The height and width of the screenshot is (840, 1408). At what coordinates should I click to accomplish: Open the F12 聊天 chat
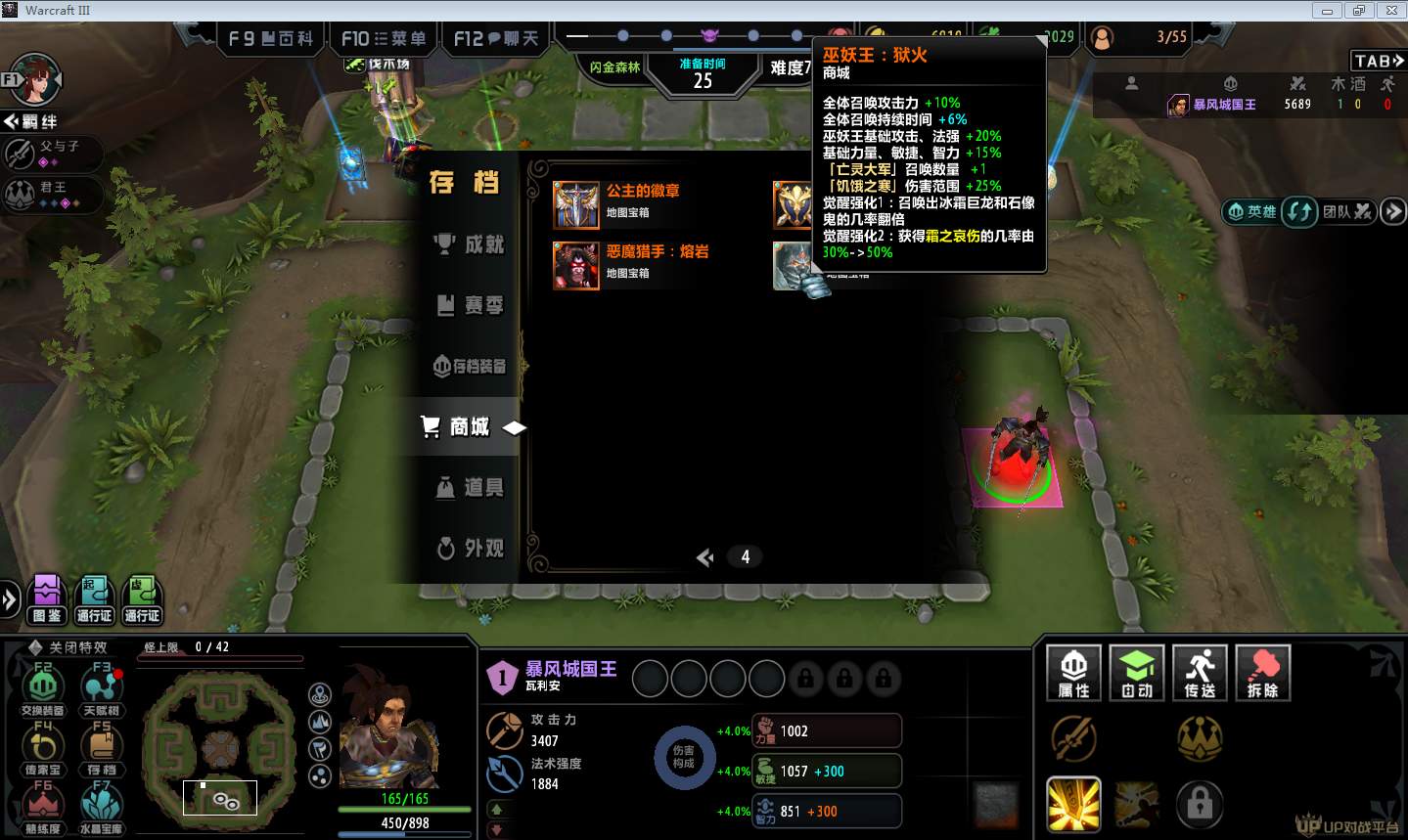pos(496,39)
